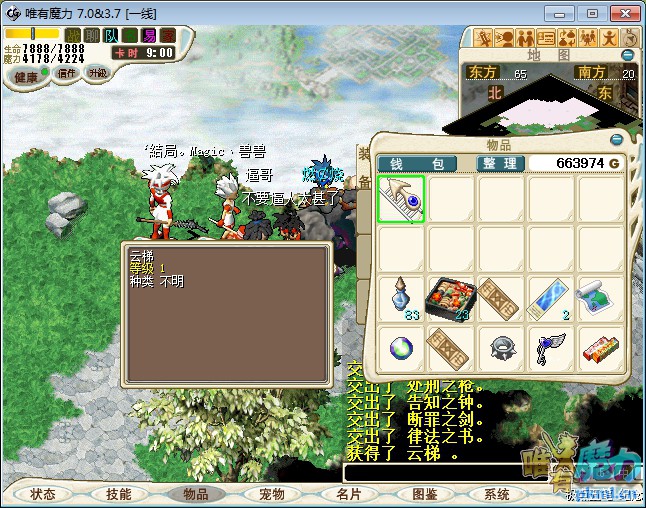Pick the winged blue gem item
The image size is (646, 508).
click(550, 349)
